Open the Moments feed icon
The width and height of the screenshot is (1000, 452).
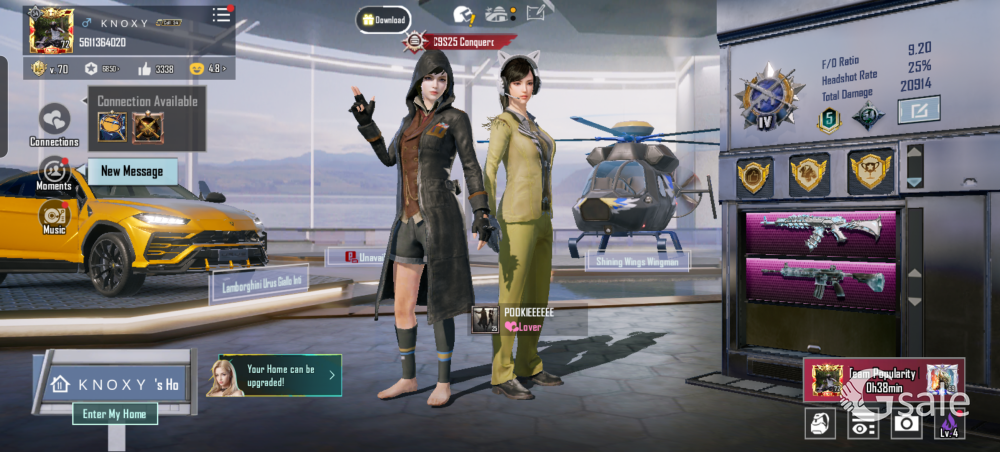pyautogui.click(x=53, y=170)
